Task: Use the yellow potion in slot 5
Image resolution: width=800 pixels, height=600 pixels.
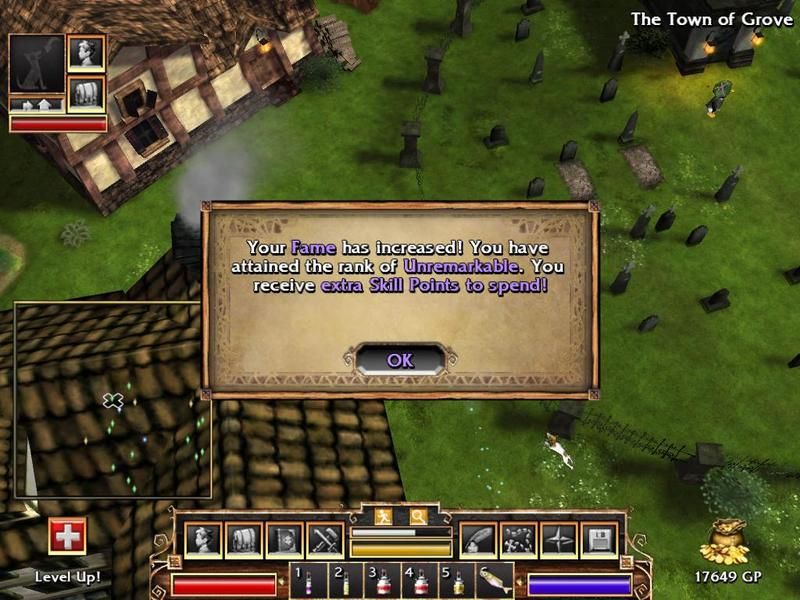Action: coord(457,581)
